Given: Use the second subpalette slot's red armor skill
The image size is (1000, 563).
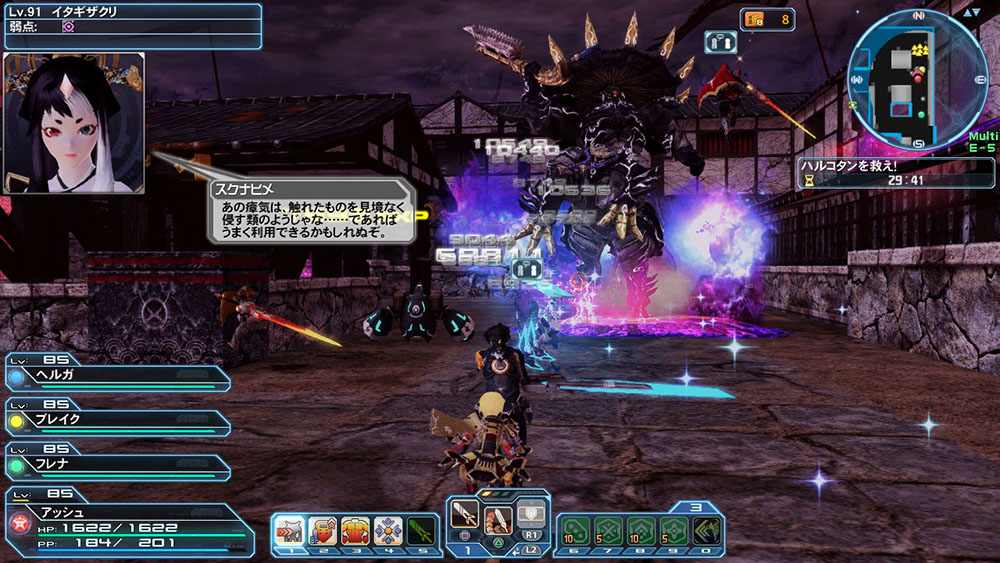Looking at the screenshot, I should tap(323, 529).
